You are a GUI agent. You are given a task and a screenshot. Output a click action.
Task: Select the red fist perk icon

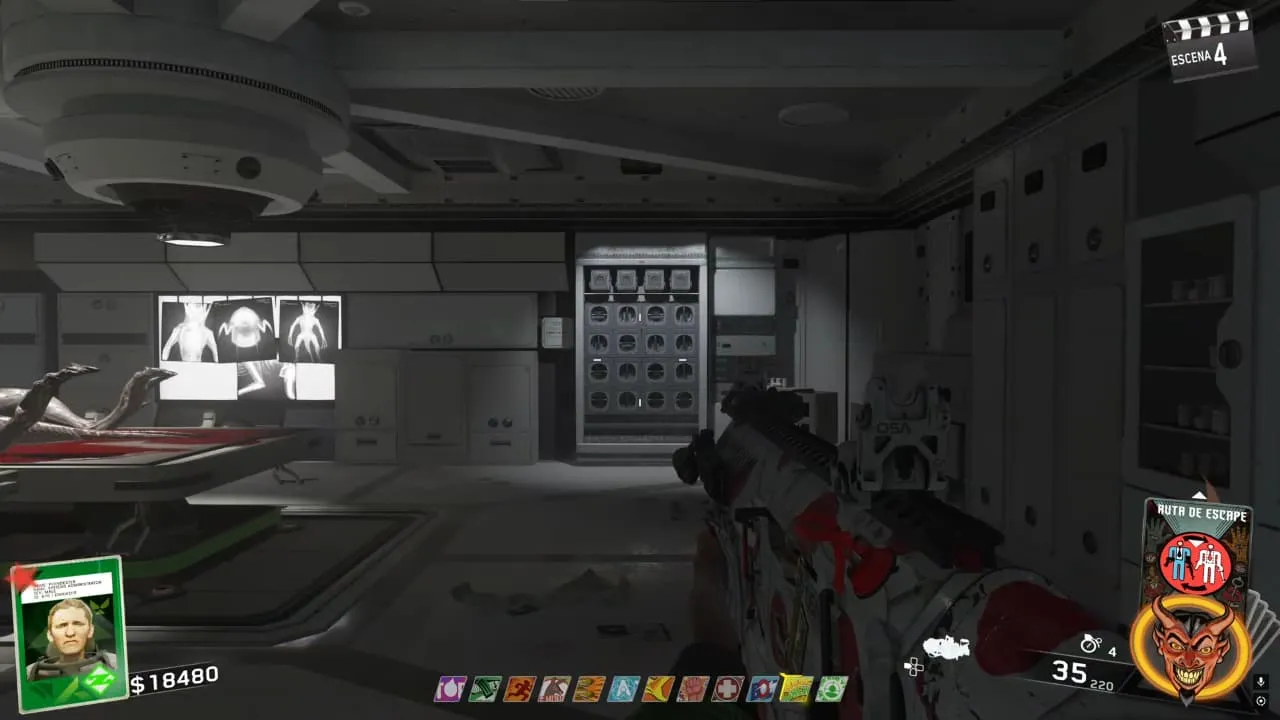click(x=693, y=689)
